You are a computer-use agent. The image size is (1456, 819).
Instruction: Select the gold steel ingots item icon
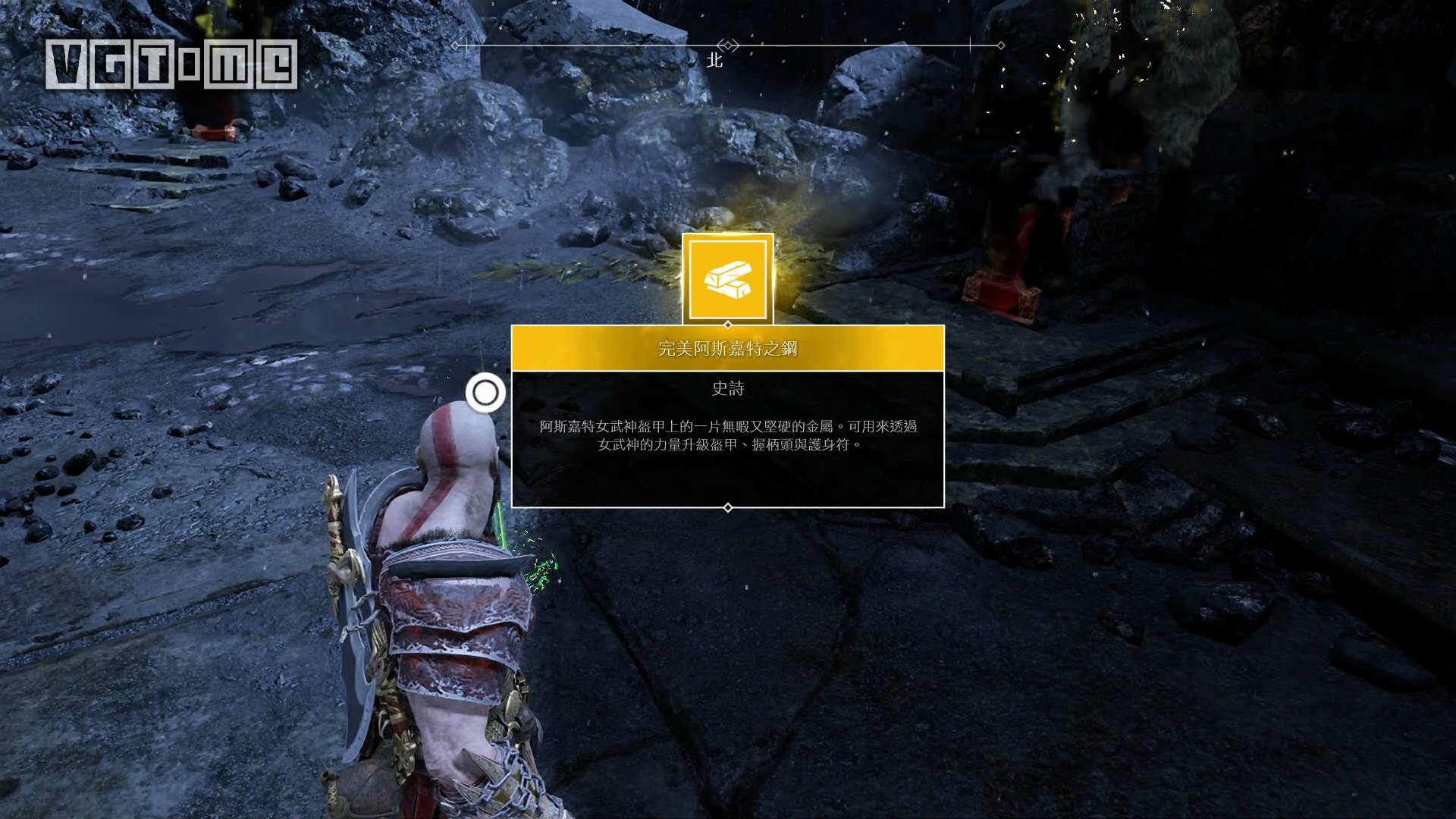(x=728, y=279)
